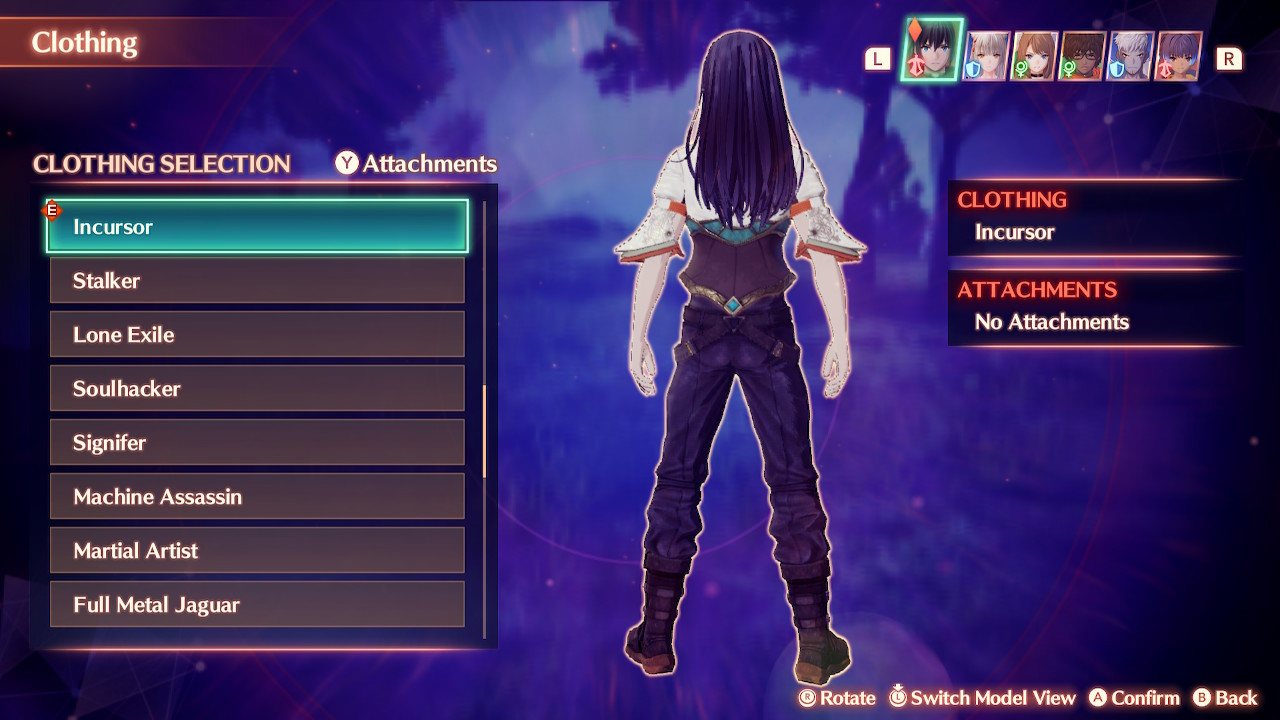Viewport: 1280px width, 720px height.
Task: Select the Full Metal Jaguar outfit
Action: pos(257,604)
